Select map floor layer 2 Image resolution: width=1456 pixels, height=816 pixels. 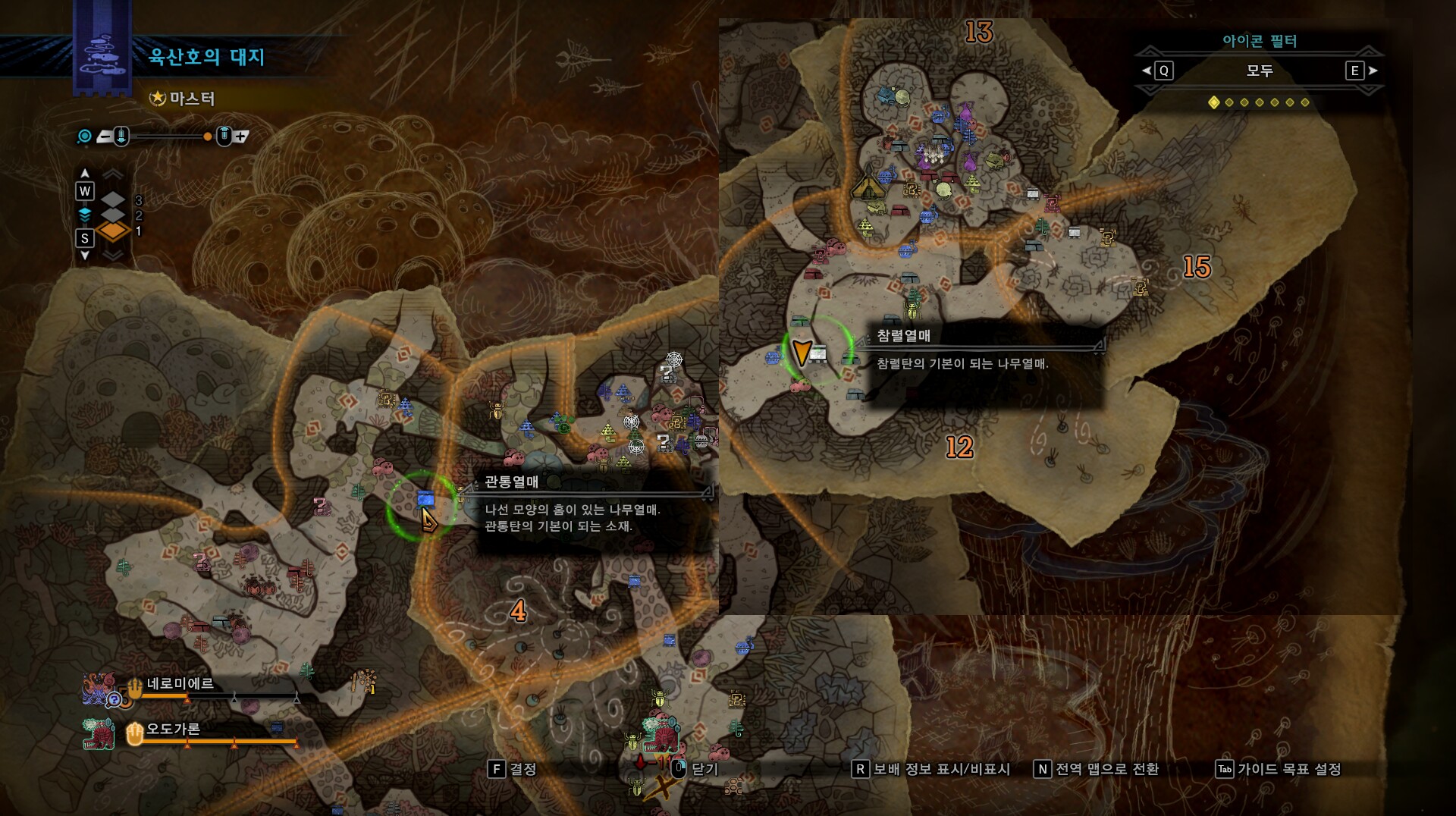pos(113,215)
